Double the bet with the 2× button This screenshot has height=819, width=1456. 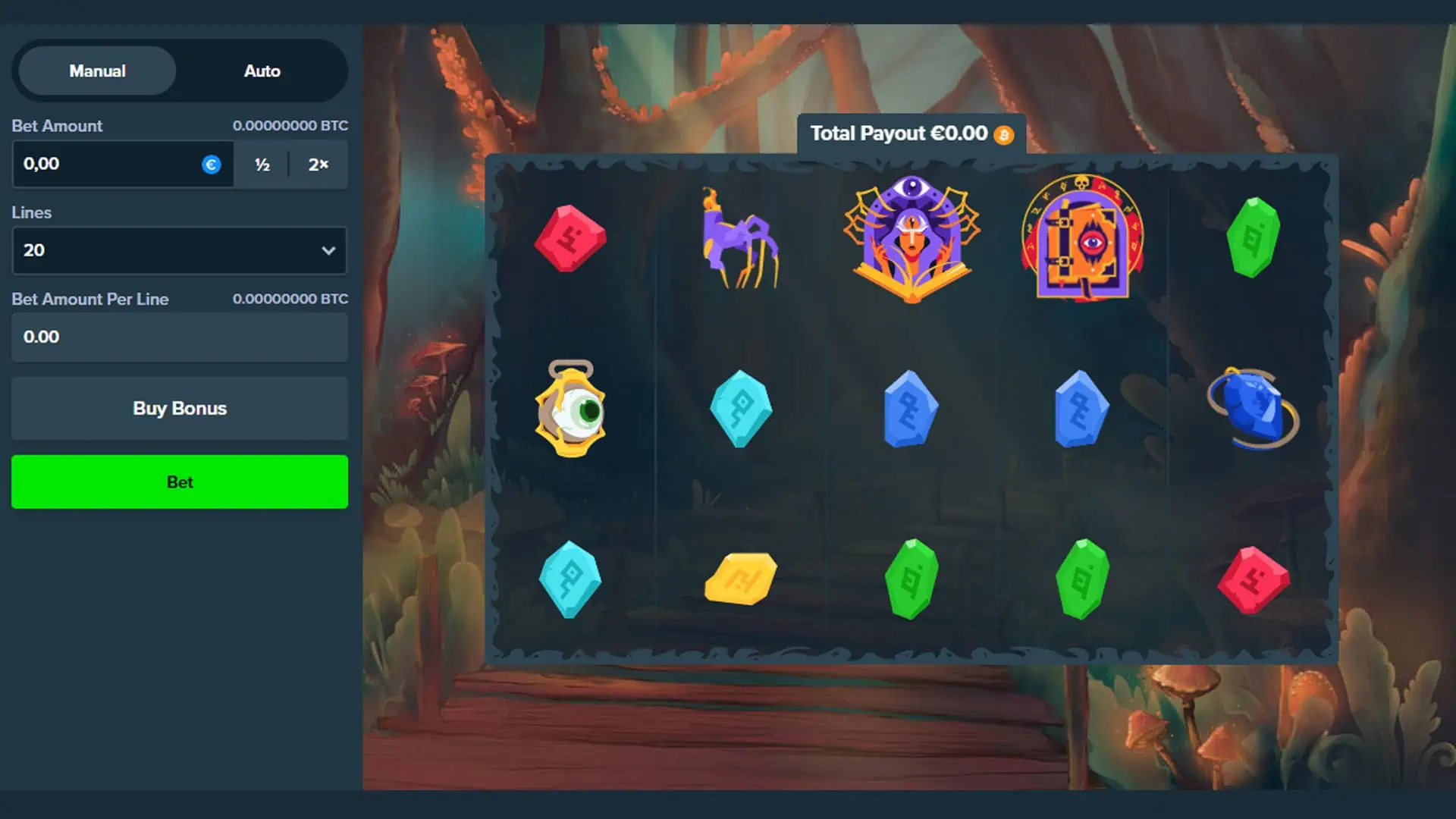(x=318, y=165)
